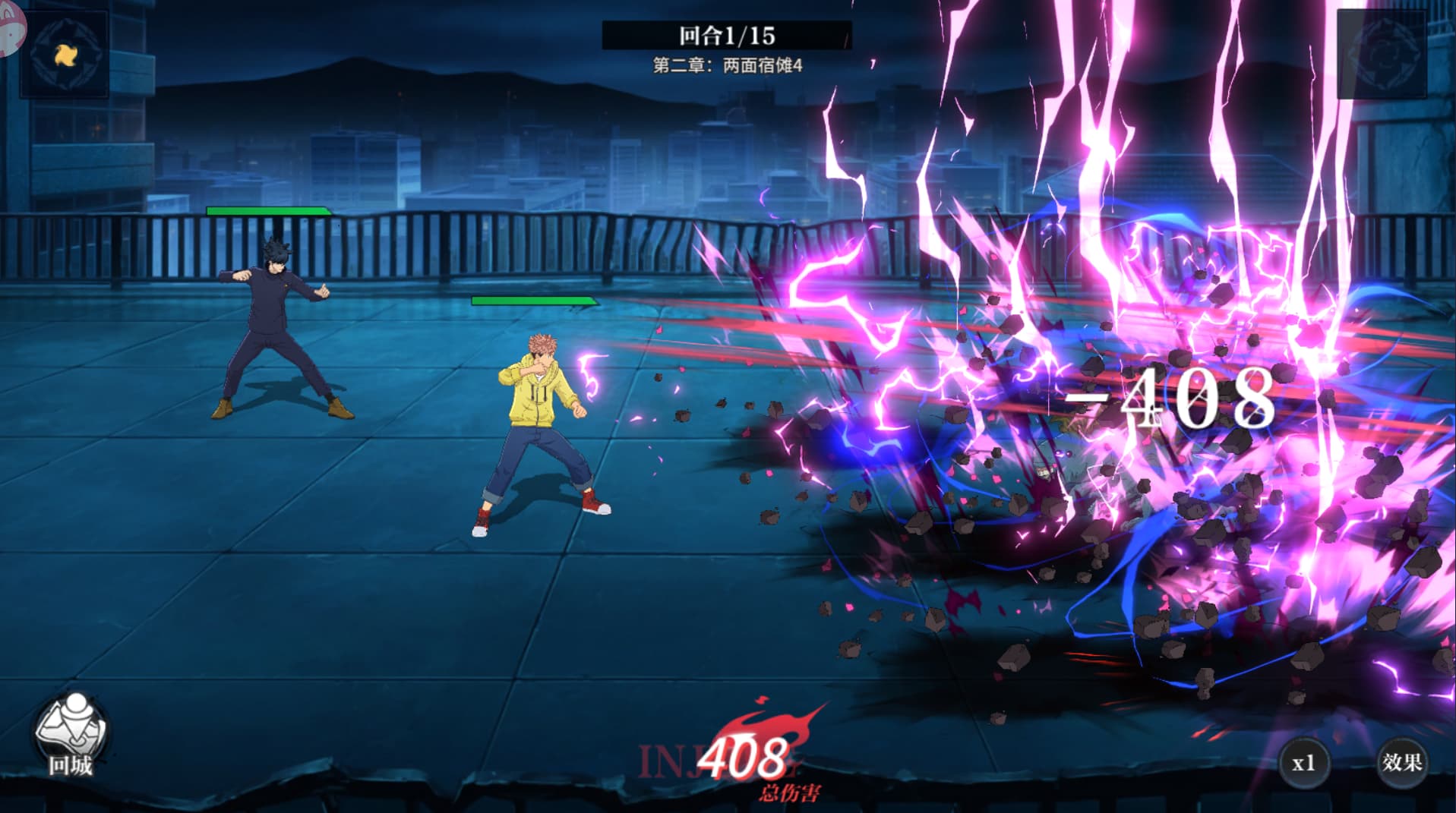1456x813 pixels.
Task: Click the dimmed emblem icon opposite the gold one
Action: [1382, 54]
